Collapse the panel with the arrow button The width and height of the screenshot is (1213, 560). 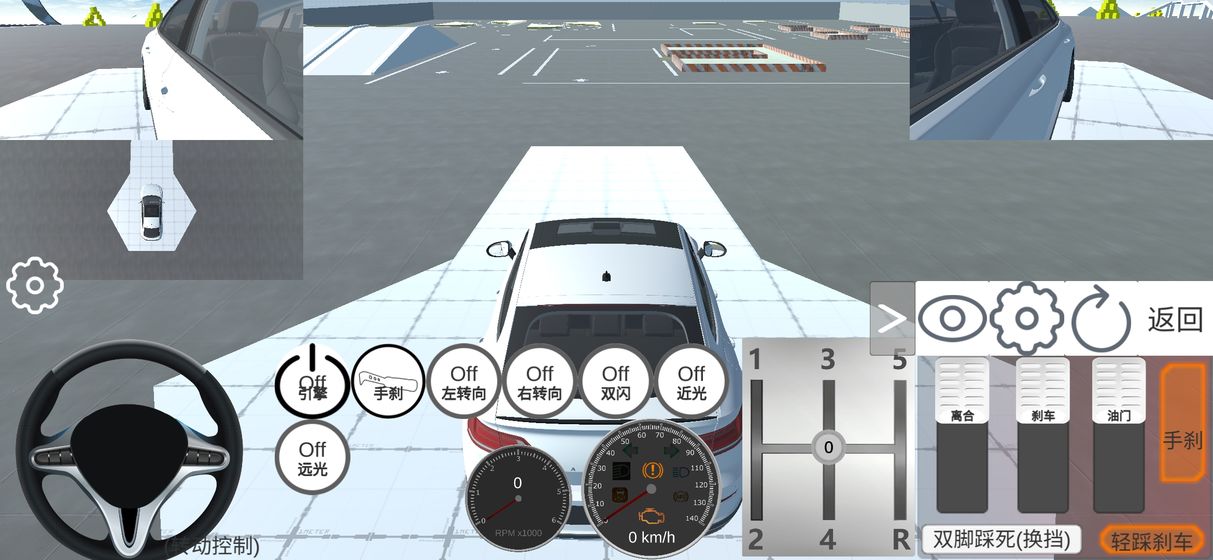892,318
